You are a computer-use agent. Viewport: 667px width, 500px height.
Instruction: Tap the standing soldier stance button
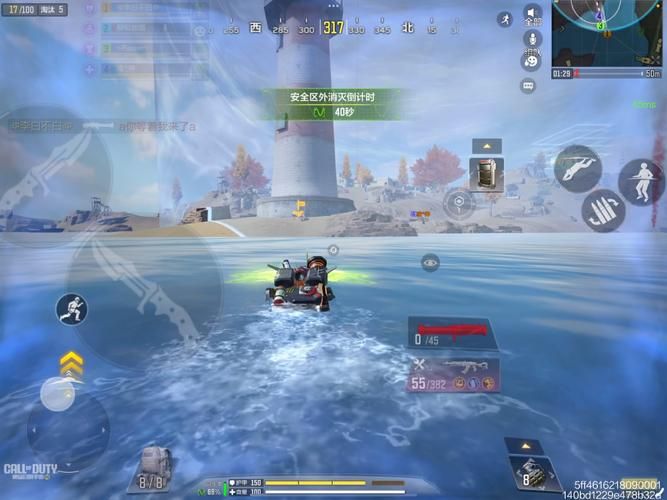pos(640,181)
